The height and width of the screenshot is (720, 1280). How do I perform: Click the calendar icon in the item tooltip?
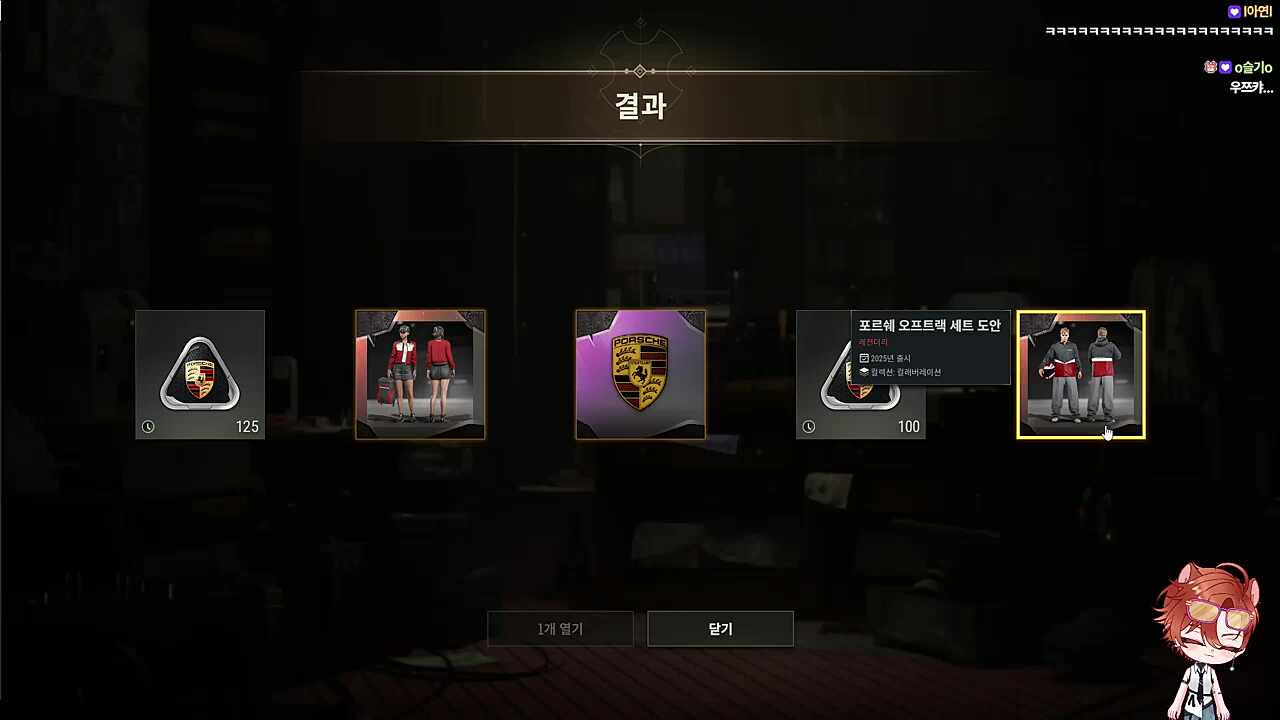pyautogui.click(x=864, y=358)
